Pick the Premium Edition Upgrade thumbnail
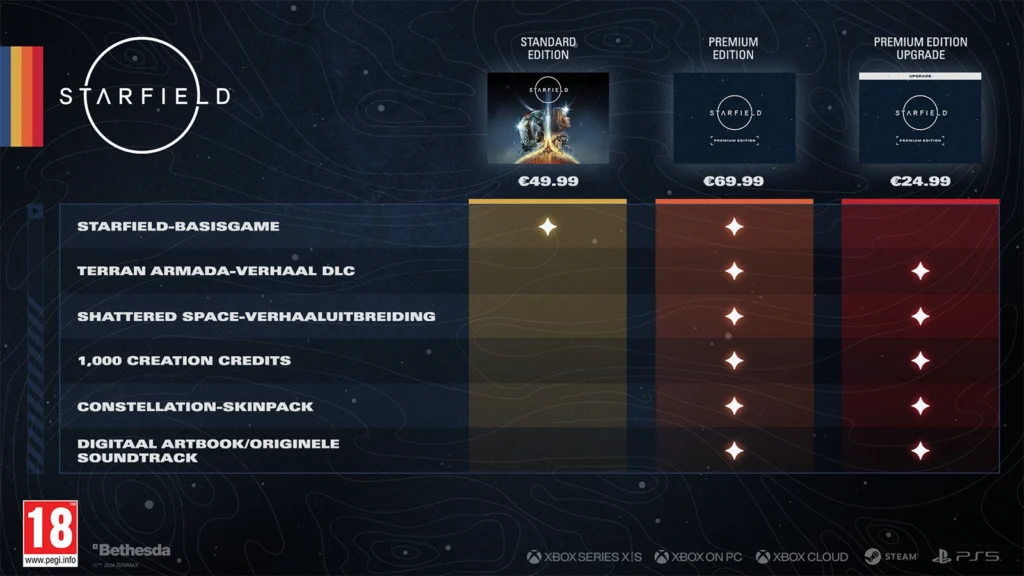Screen dimensions: 1024x576 [920, 118]
